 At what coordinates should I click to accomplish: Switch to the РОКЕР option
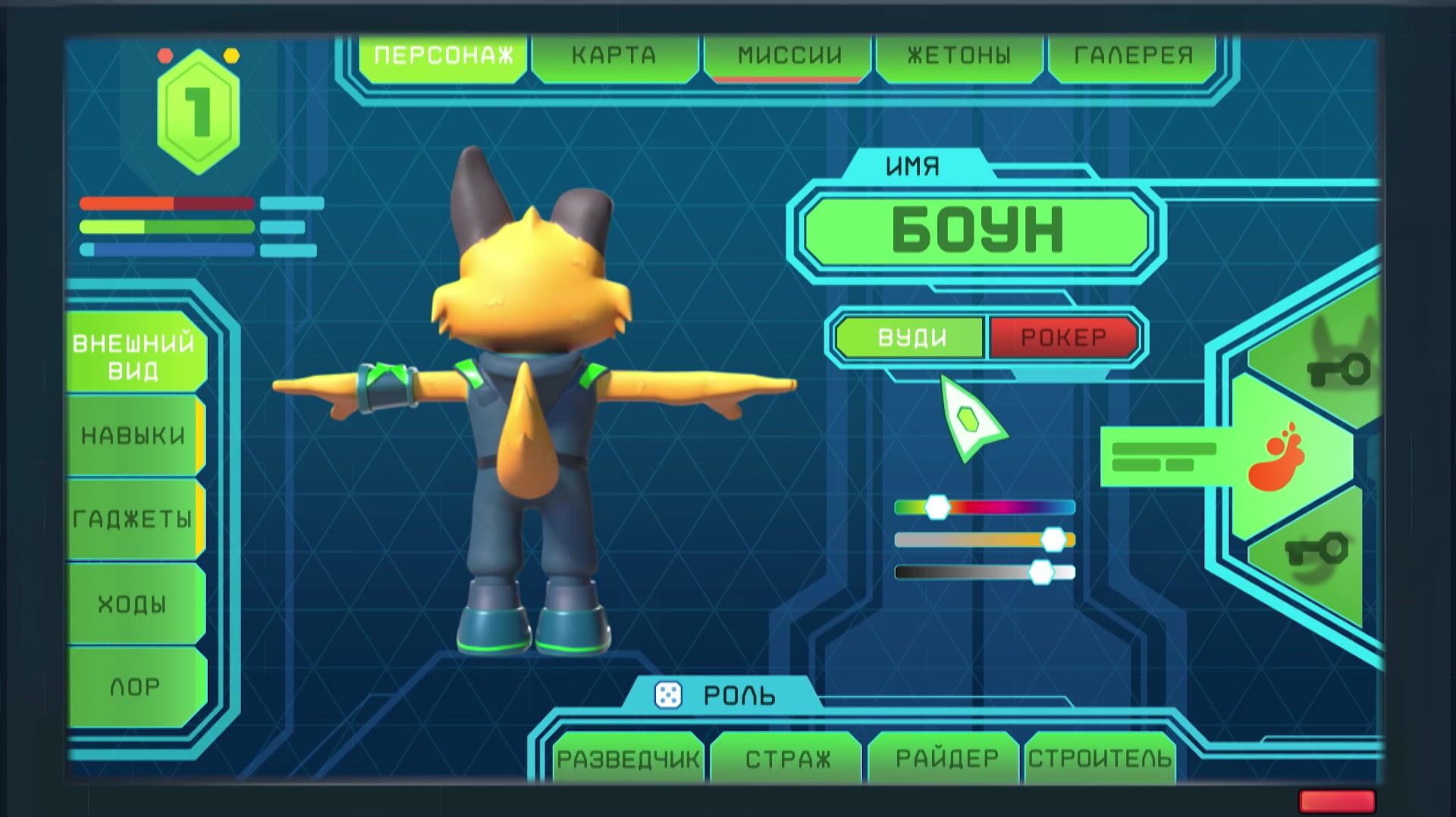coord(1062,338)
